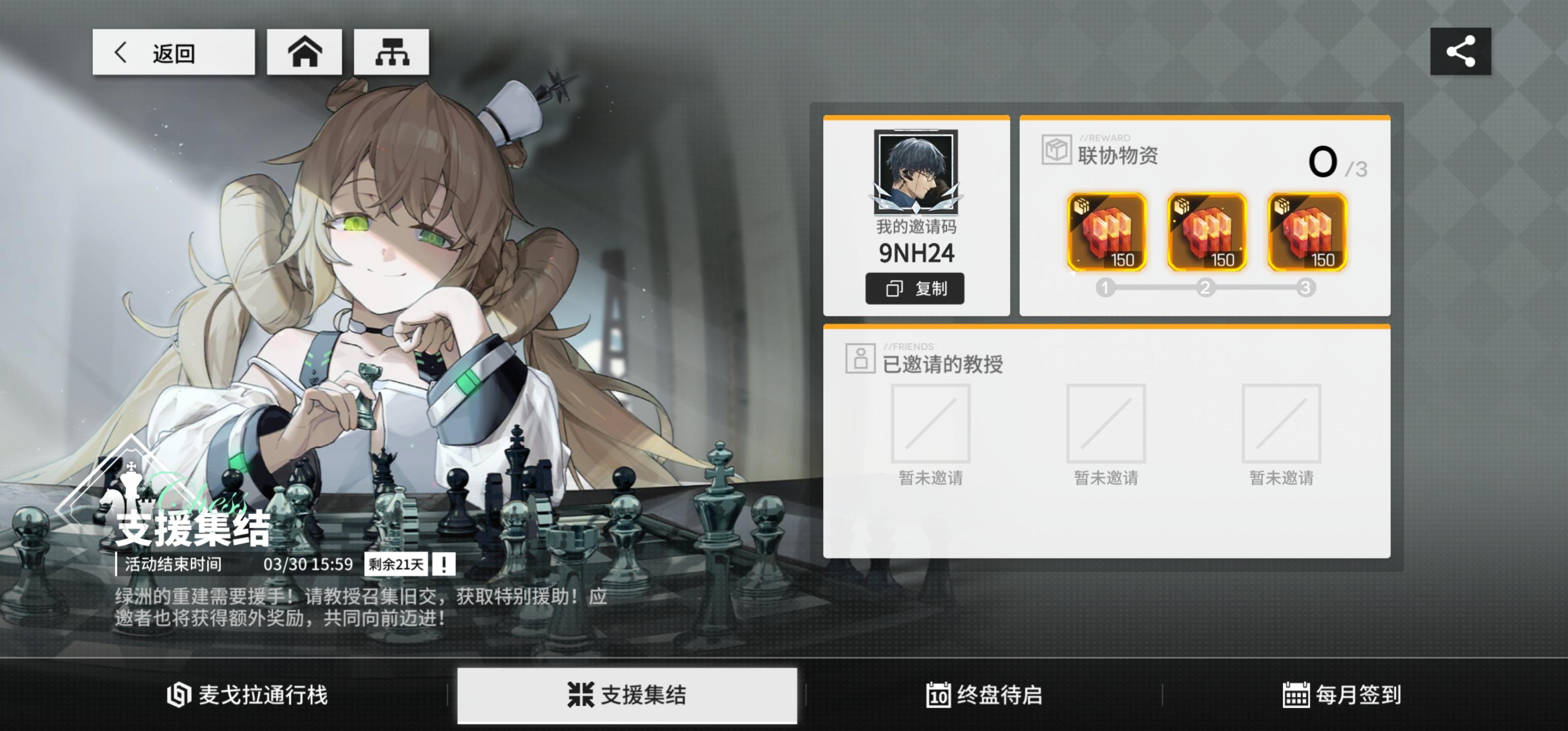
Task: Click the 复制 copy button
Action: [915, 289]
